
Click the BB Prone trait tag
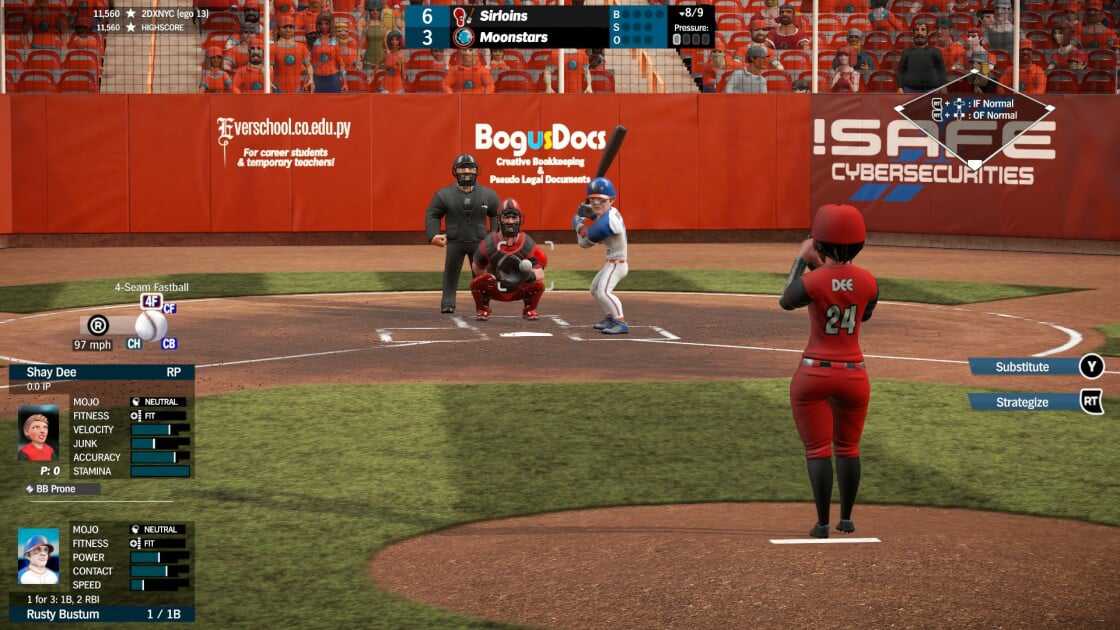coord(62,489)
